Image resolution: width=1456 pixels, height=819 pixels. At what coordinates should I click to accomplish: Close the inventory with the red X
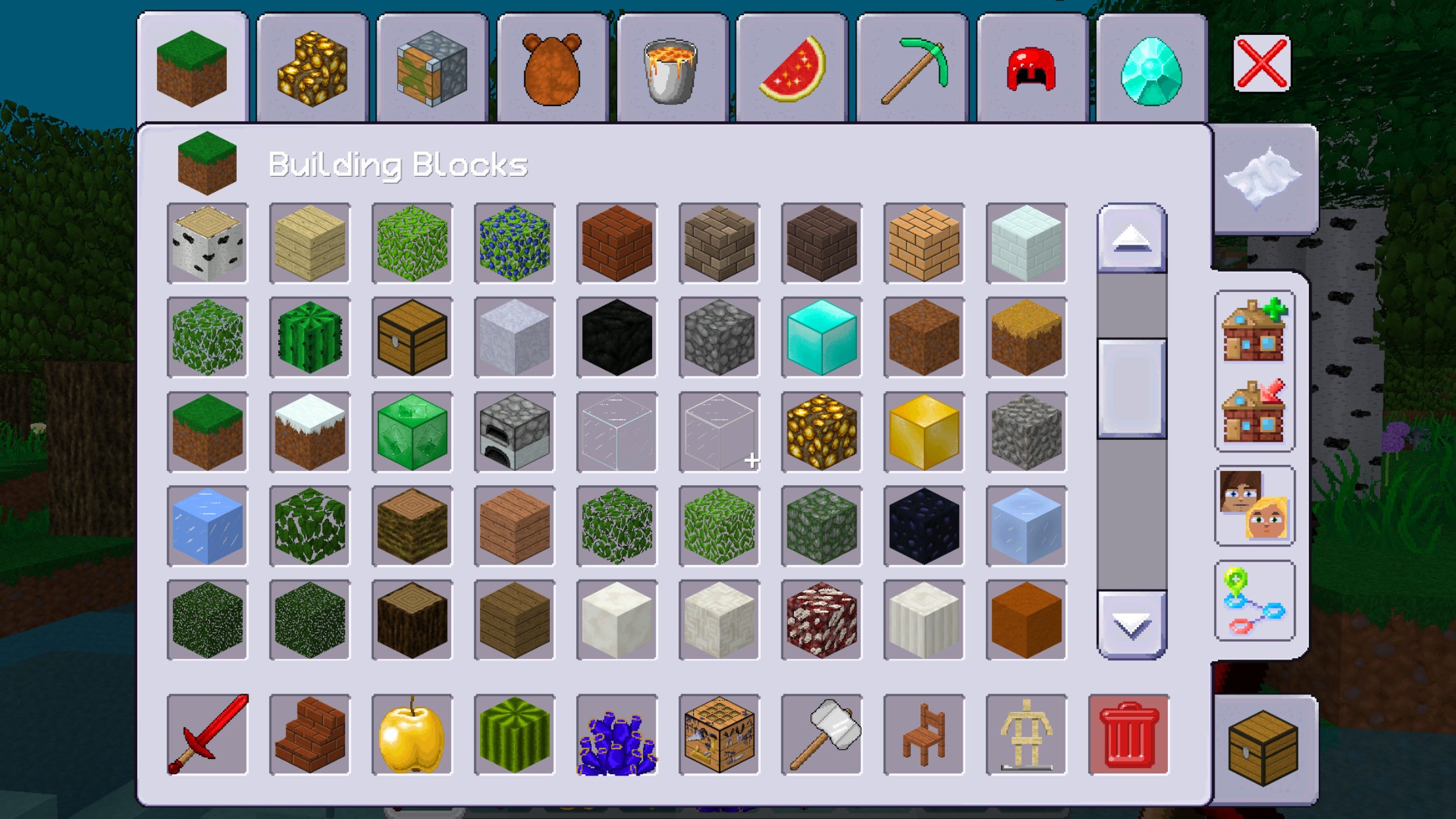(1261, 63)
